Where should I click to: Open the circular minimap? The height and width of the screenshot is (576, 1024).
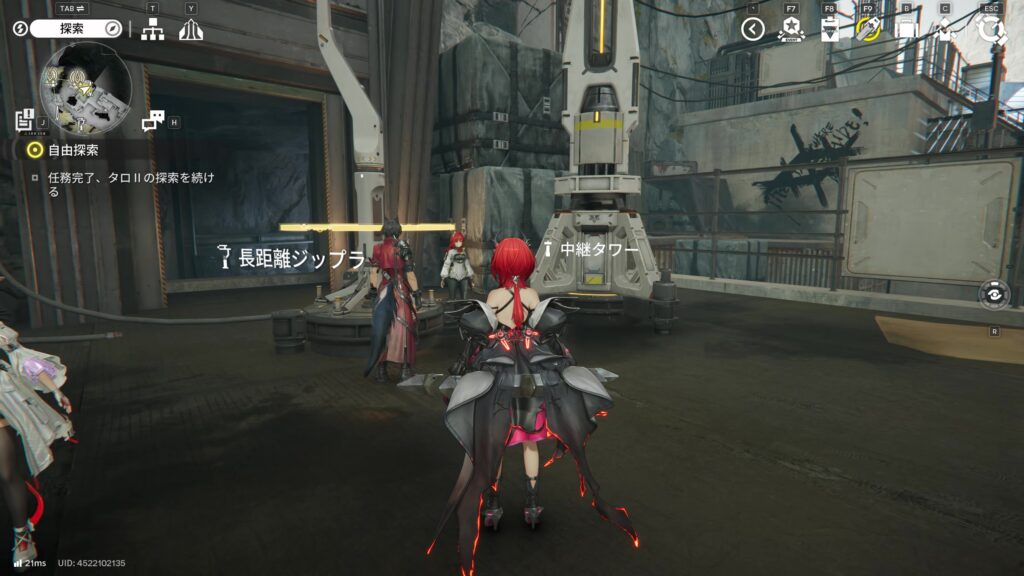coord(85,88)
